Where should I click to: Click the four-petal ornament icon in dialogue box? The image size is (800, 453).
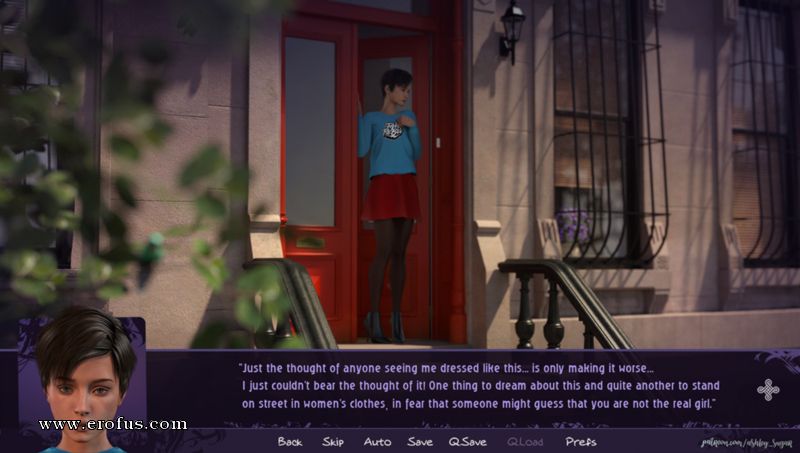[768, 390]
